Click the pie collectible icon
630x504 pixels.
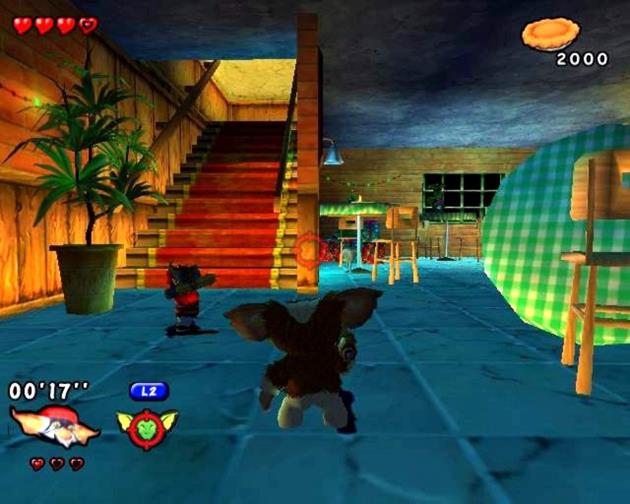[x=550, y=34]
